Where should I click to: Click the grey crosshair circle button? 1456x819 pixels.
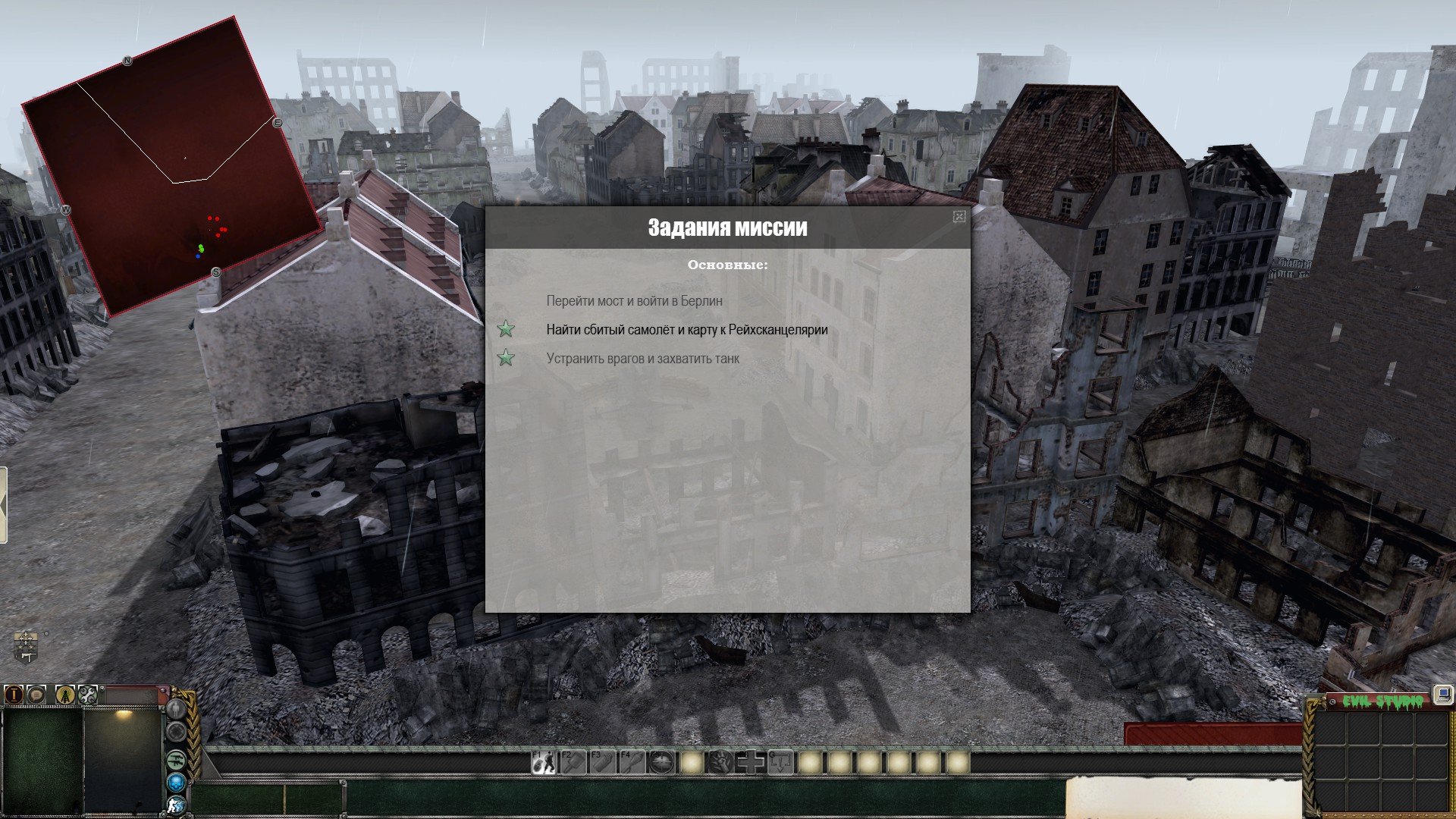click(x=177, y=732)
